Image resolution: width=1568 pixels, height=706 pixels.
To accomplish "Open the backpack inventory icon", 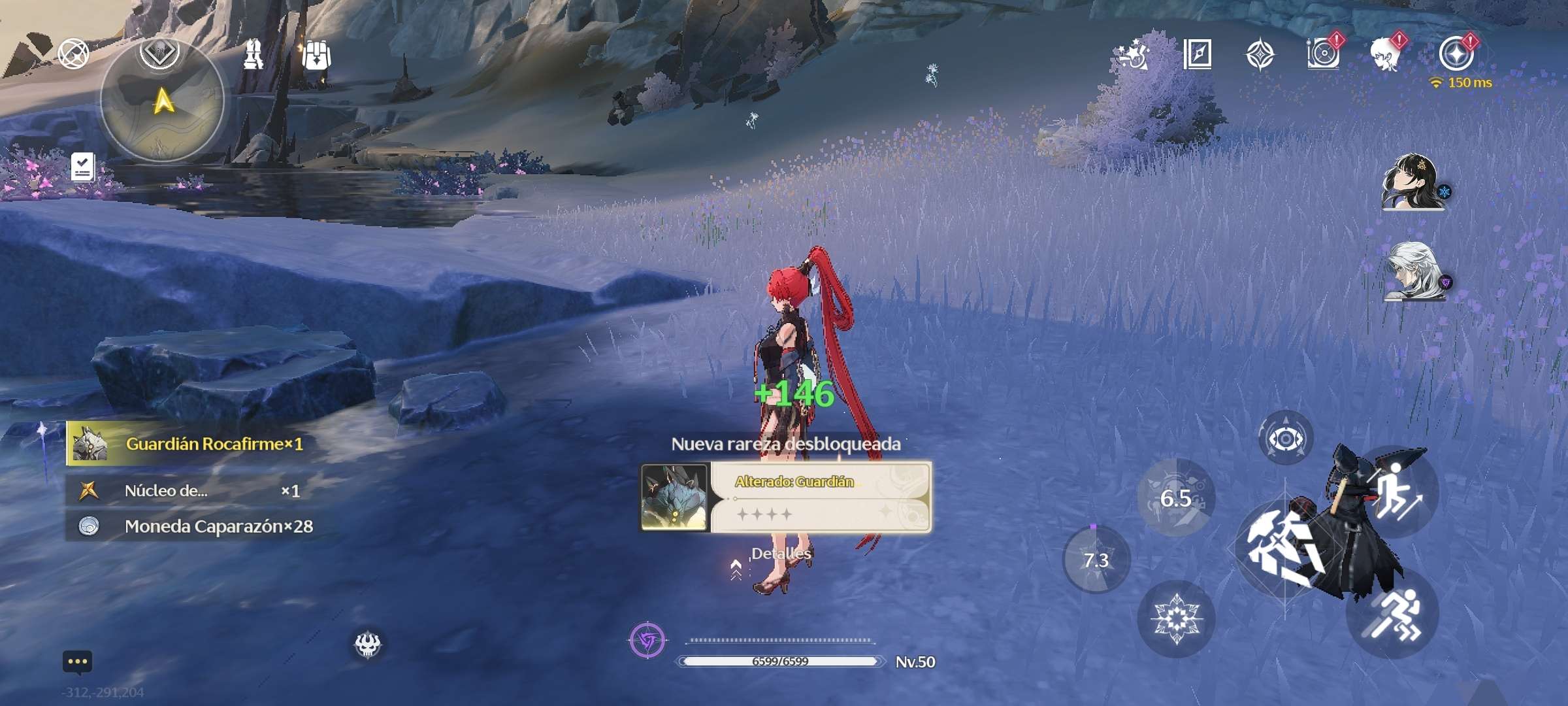I will point(316,55).
